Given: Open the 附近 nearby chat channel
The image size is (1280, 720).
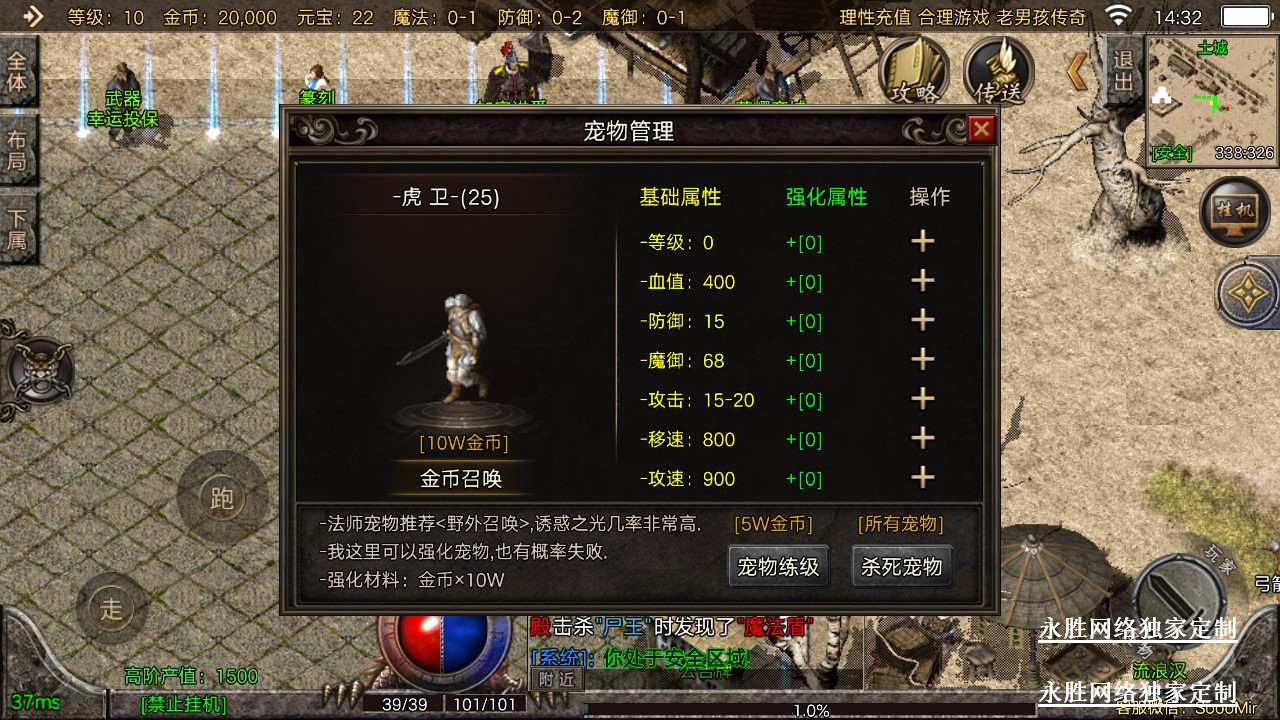Looking at the screenshot, I should pos(556,678).
